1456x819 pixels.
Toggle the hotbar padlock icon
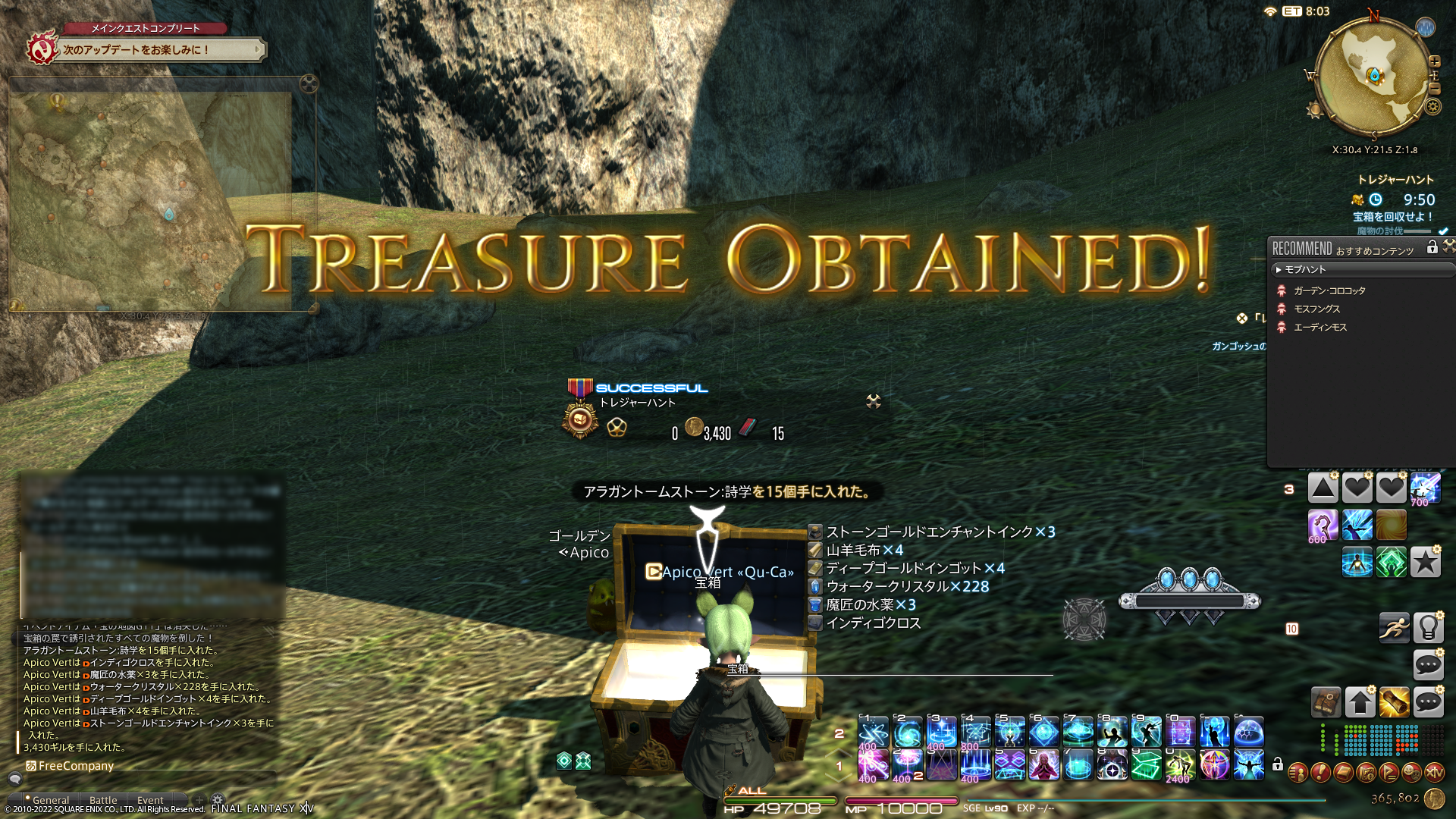point(1278,764)
